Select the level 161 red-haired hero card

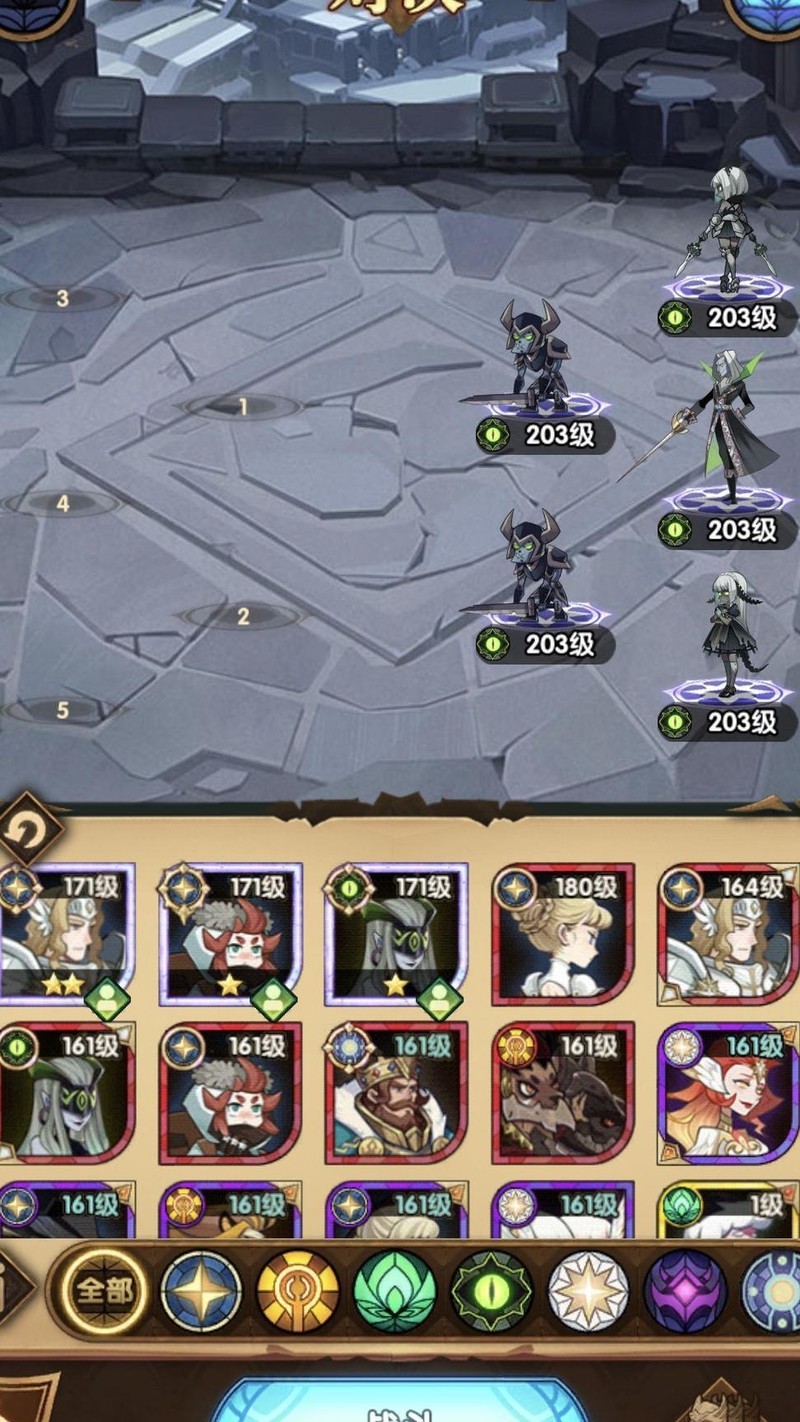click(x=230, y=1092)
